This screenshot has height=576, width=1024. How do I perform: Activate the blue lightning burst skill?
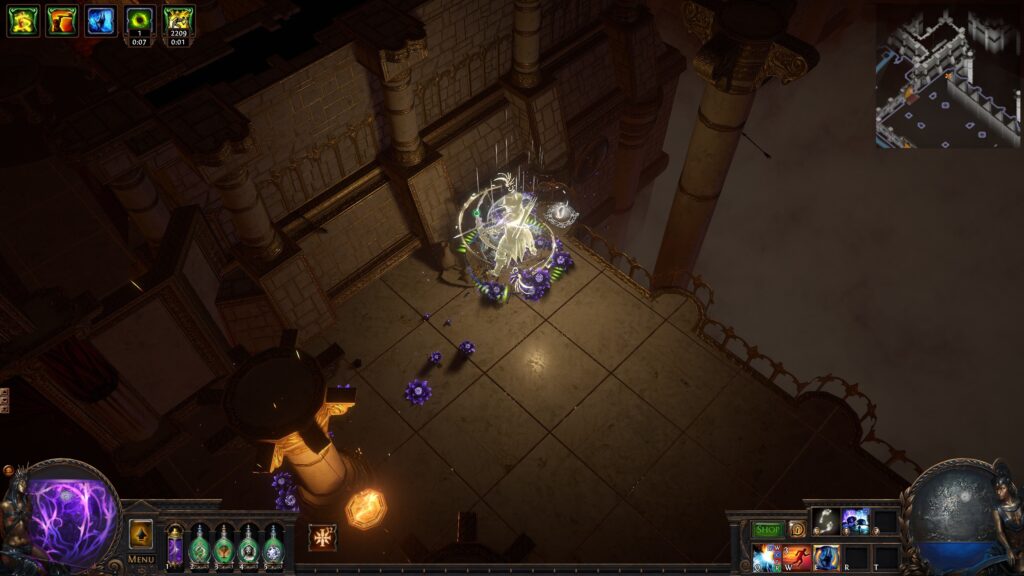click(x=767, y=557)
